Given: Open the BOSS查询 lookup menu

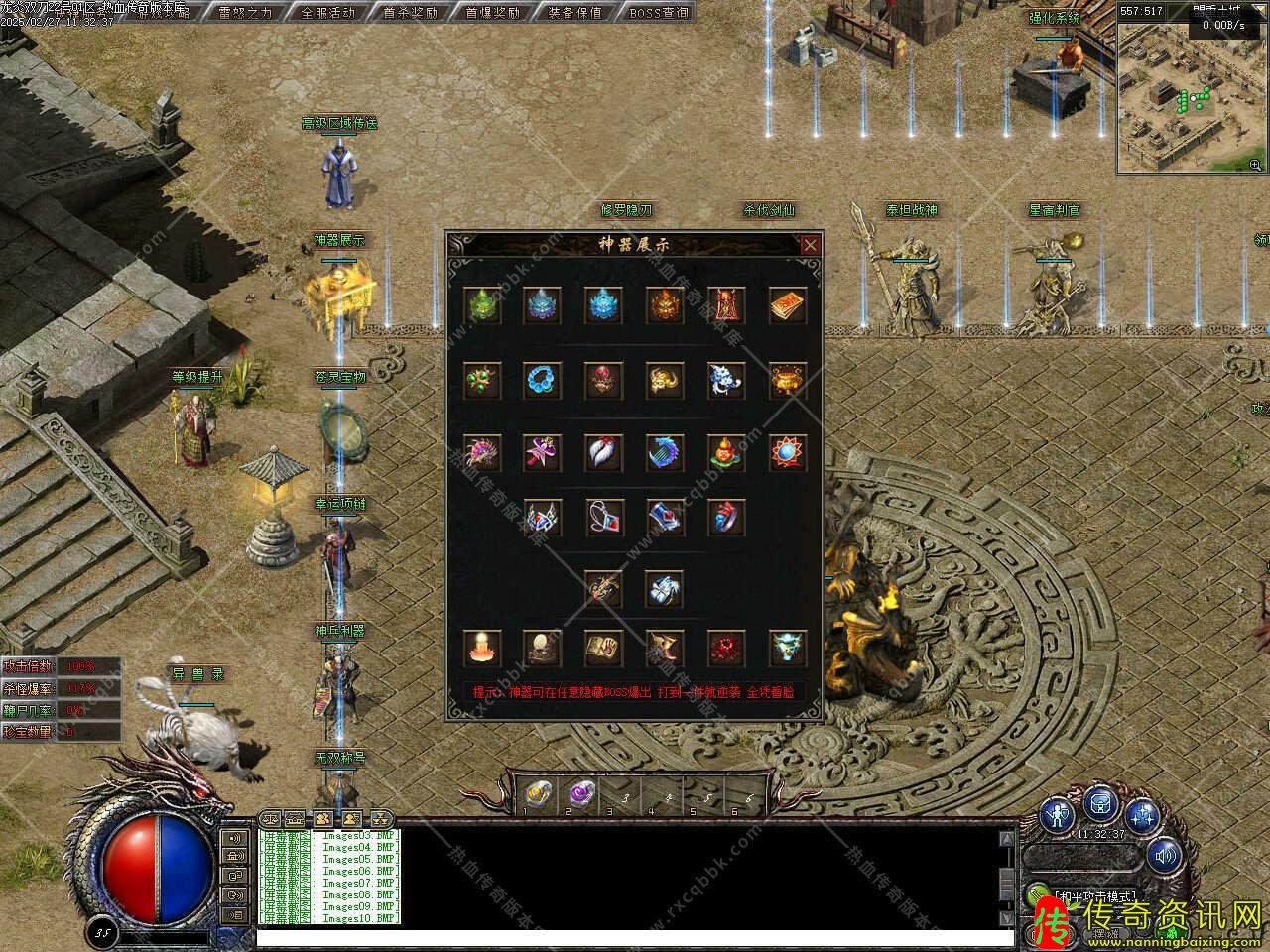Looking at the screenshot, I should pos(658,12).
